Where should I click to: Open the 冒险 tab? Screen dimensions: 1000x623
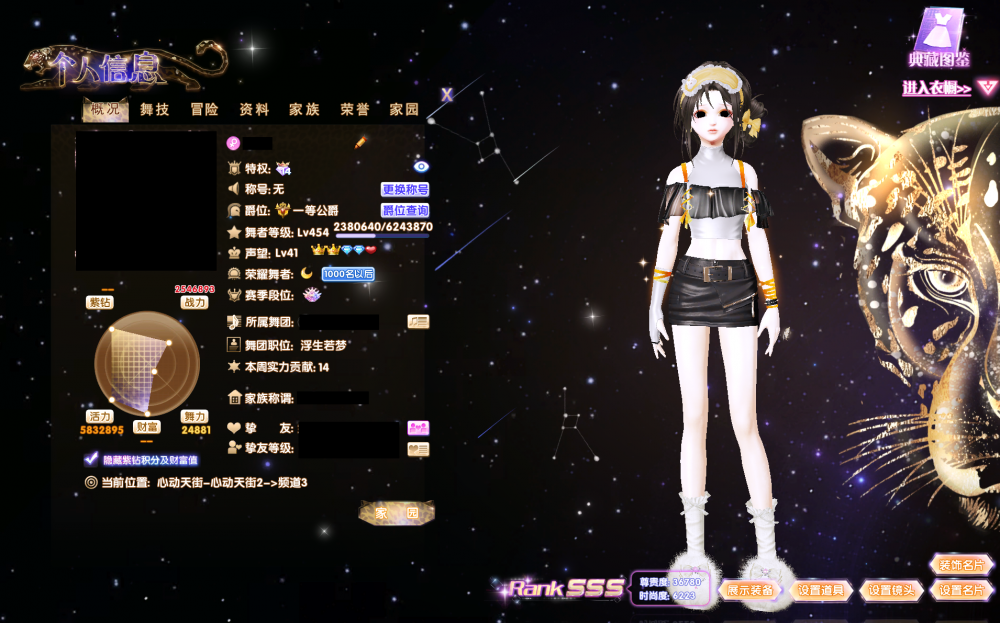tap(205, 110)
